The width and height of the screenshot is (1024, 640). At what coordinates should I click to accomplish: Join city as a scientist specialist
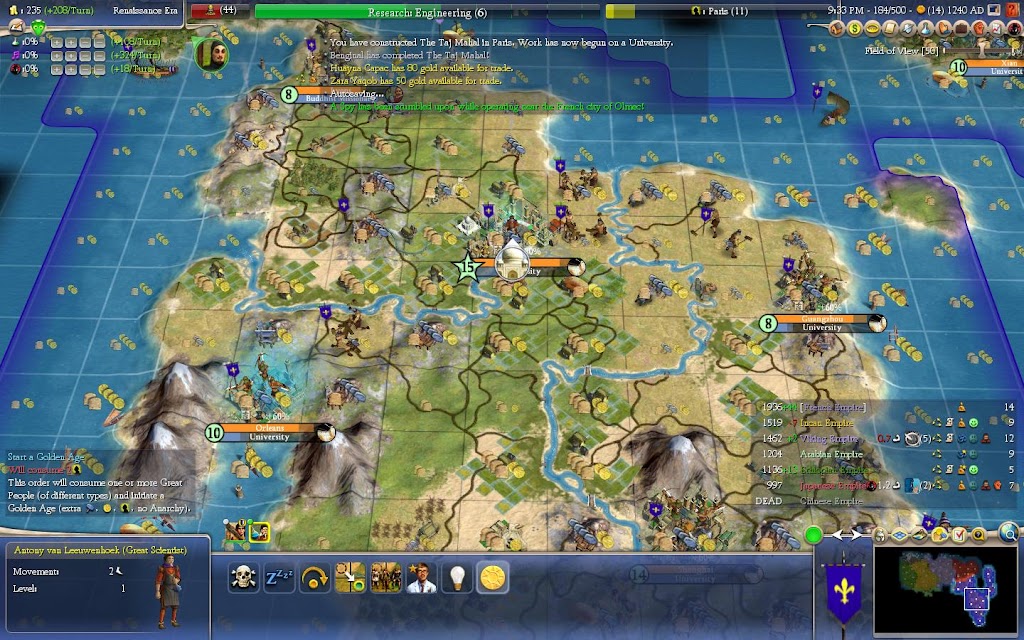point(422,577)
